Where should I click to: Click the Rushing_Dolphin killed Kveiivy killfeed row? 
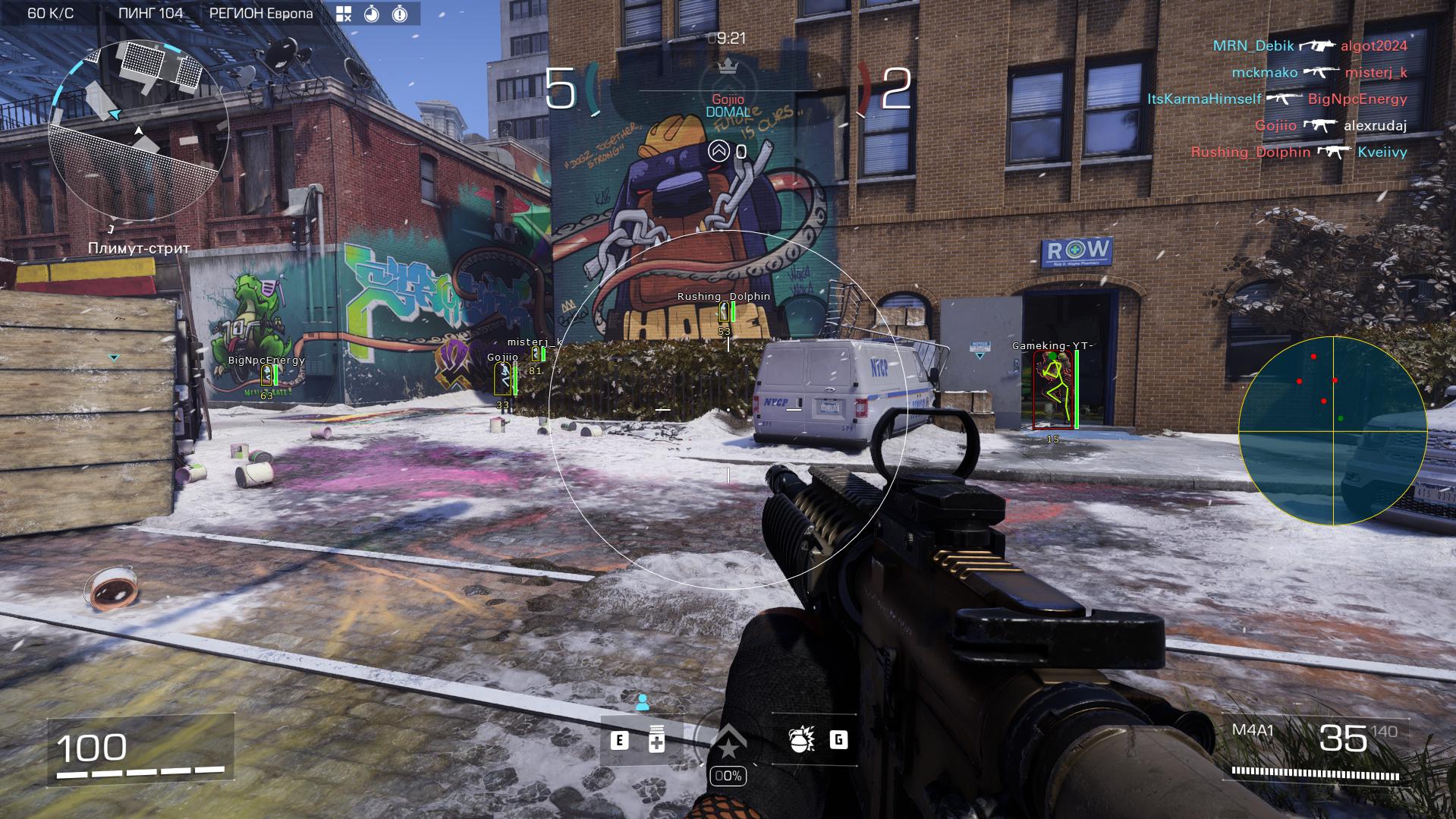coord(1298,152)
